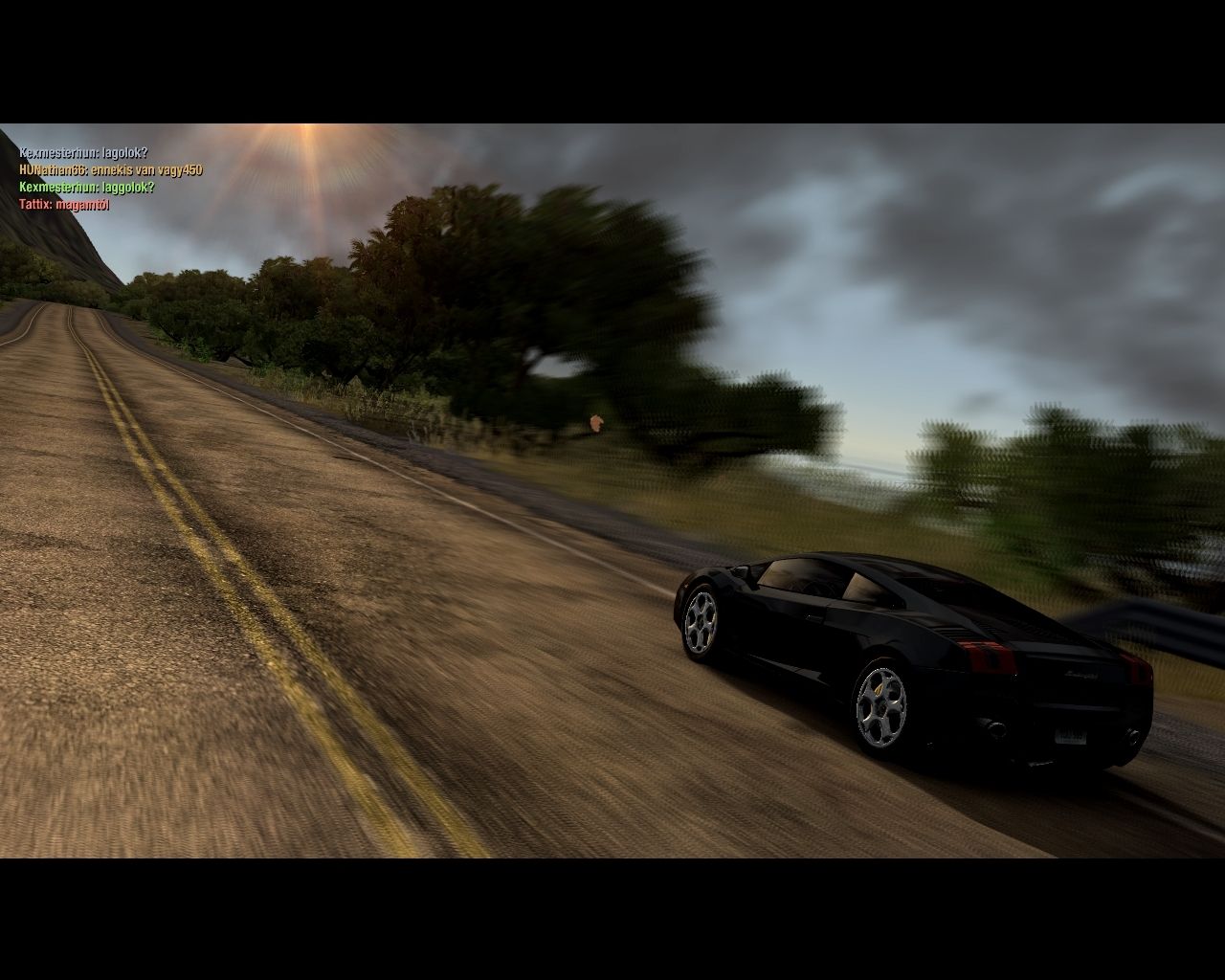1225x980 pixels.
Task: Click Kexmesterhun's white "lagolok?" chat line
Action: tap(83, 153)
